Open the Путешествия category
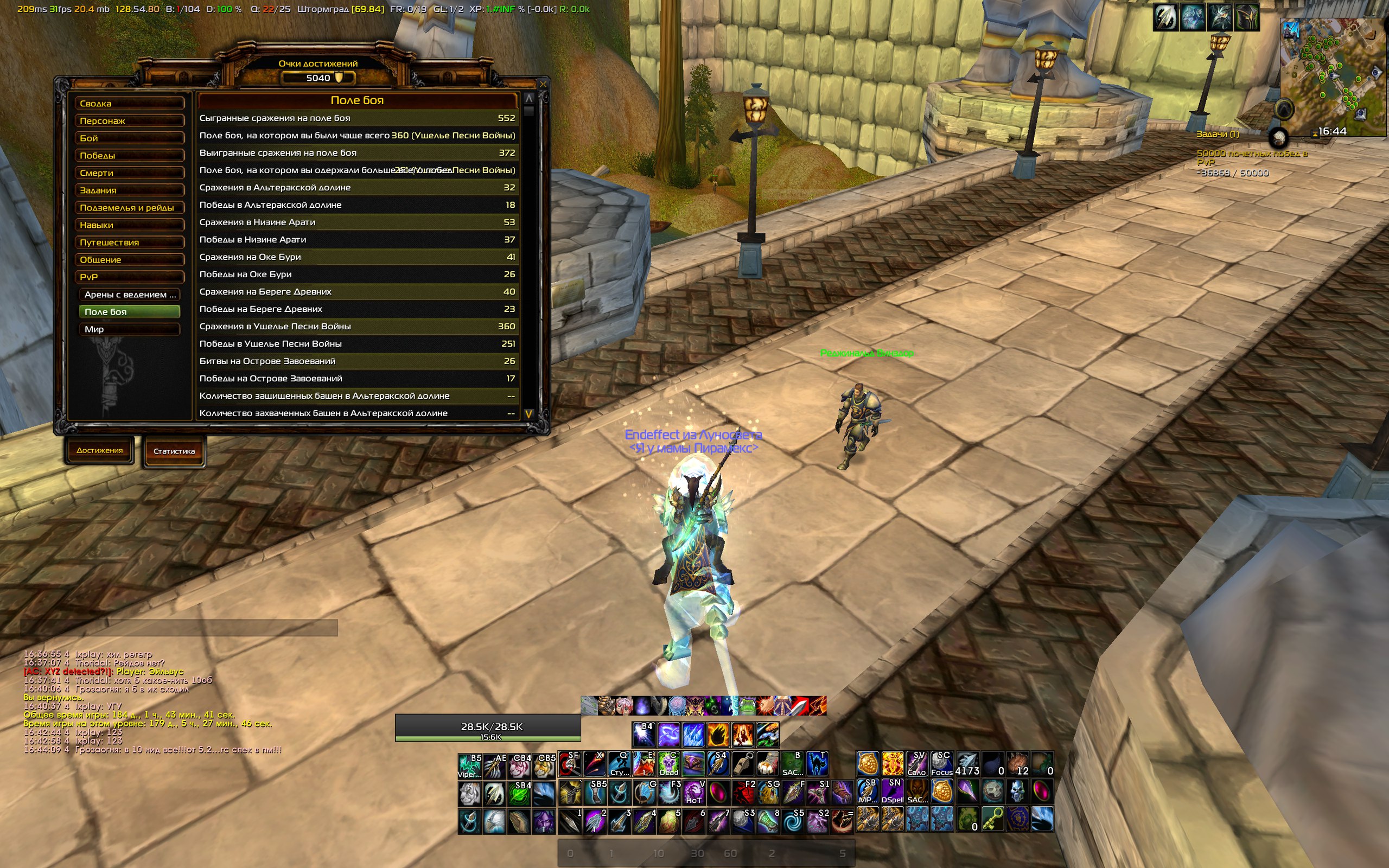This screenshot has height=868, width=1389. pyautogui.click(x=129, y=242)
